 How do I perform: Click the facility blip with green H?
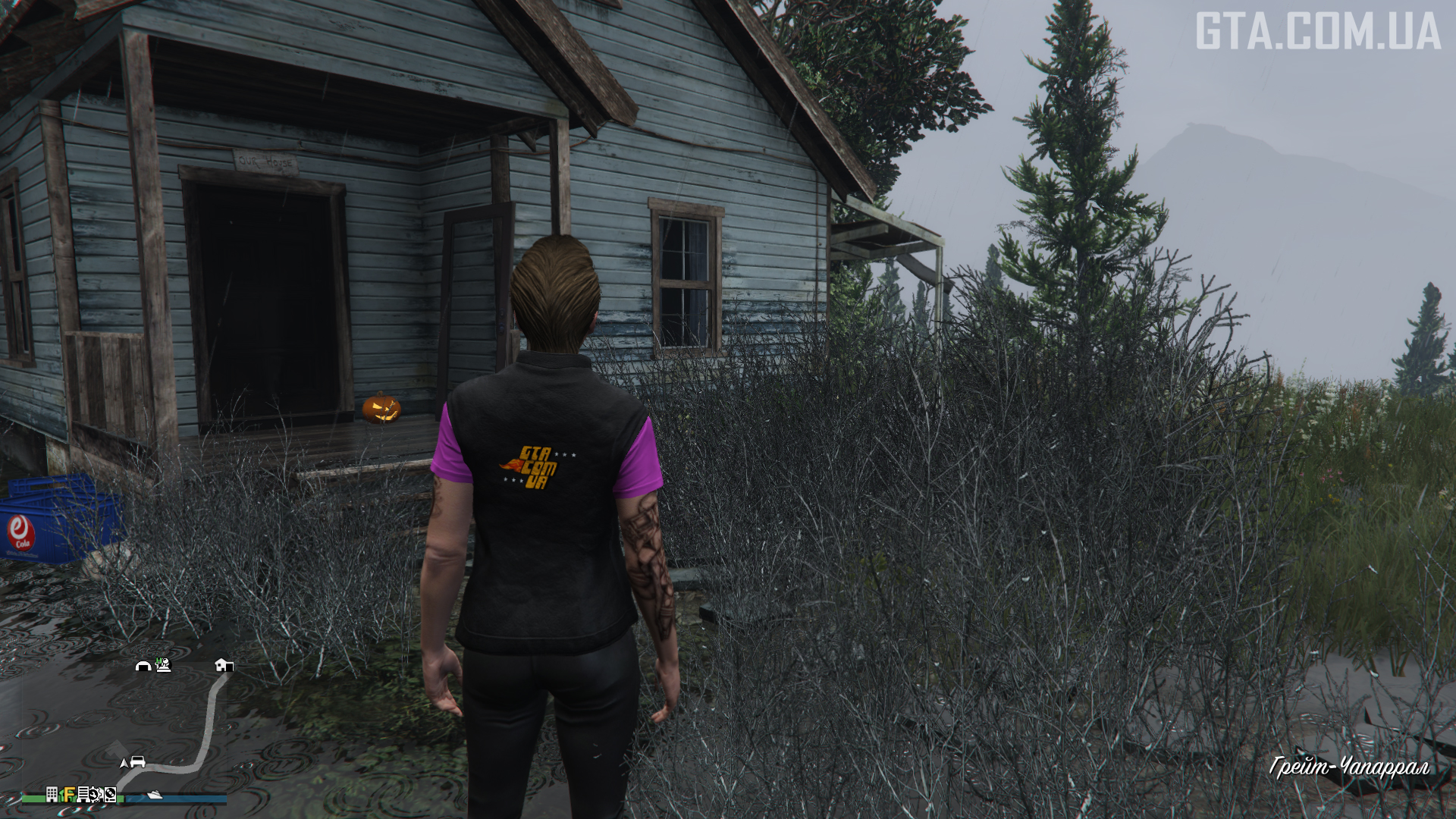click(x=162, y=665)
